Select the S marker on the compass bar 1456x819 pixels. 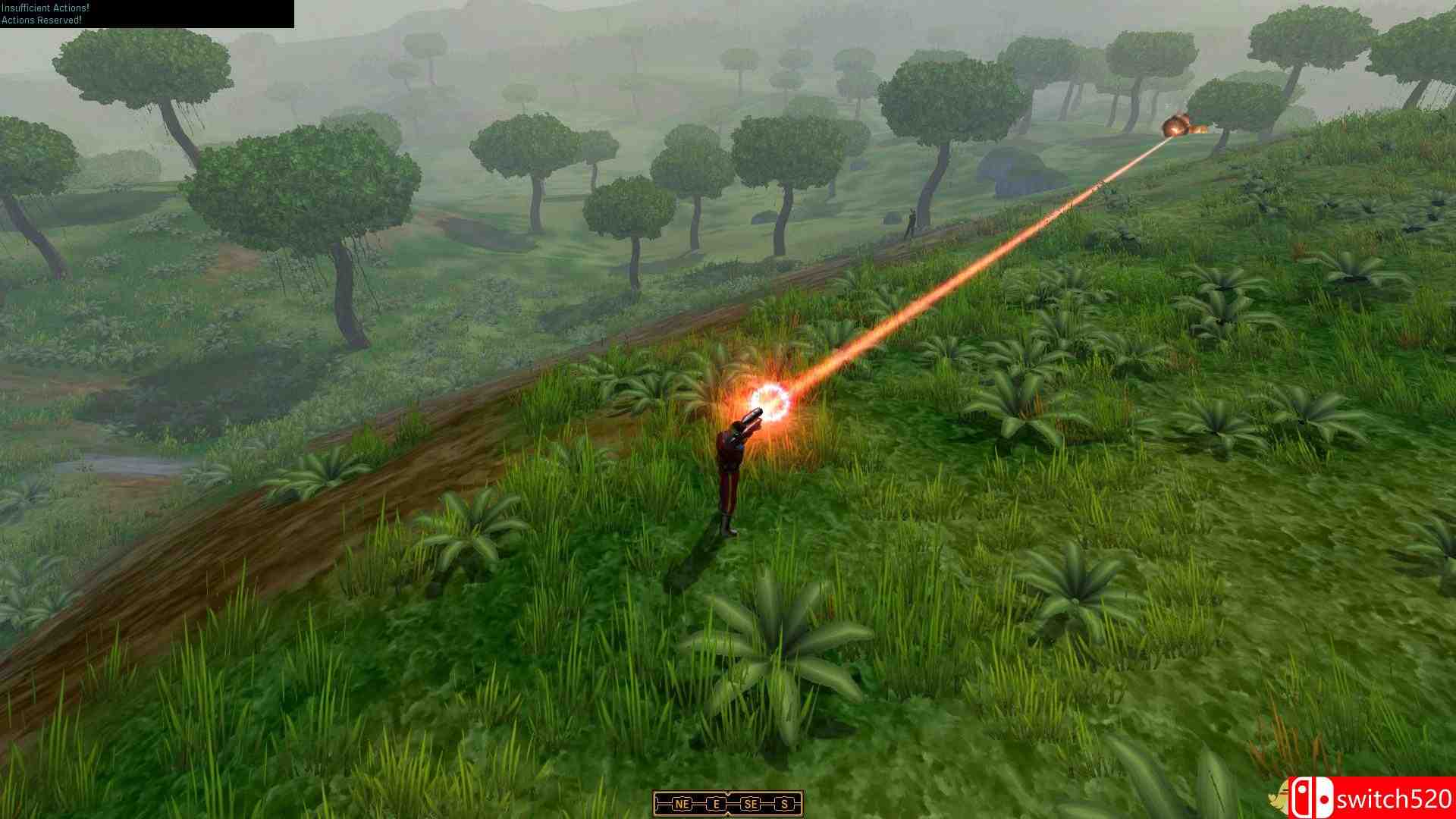click(785, 805)
